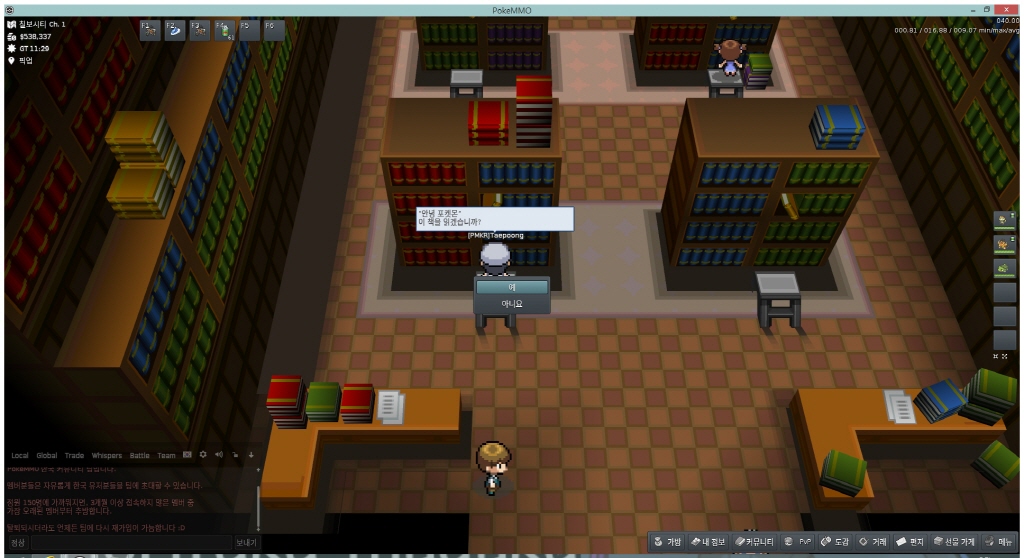
Task: Open chat settings gear icon
Action: click(203, 455)
